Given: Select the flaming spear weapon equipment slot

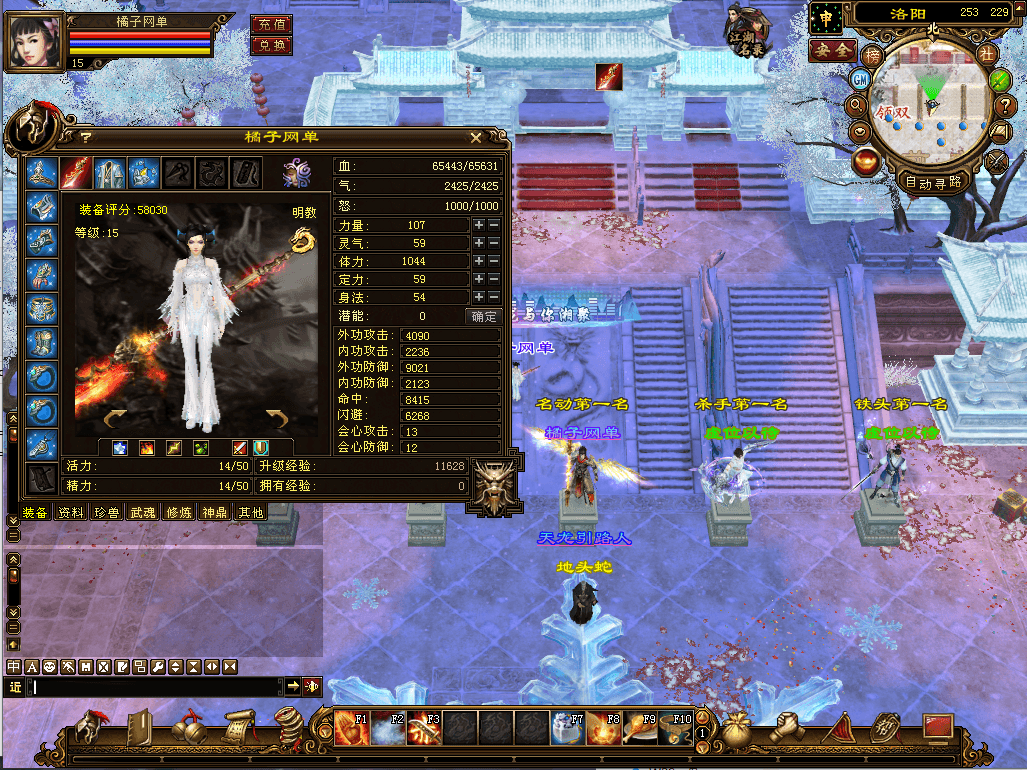Looking at the screenshot, I should (75, 173).
